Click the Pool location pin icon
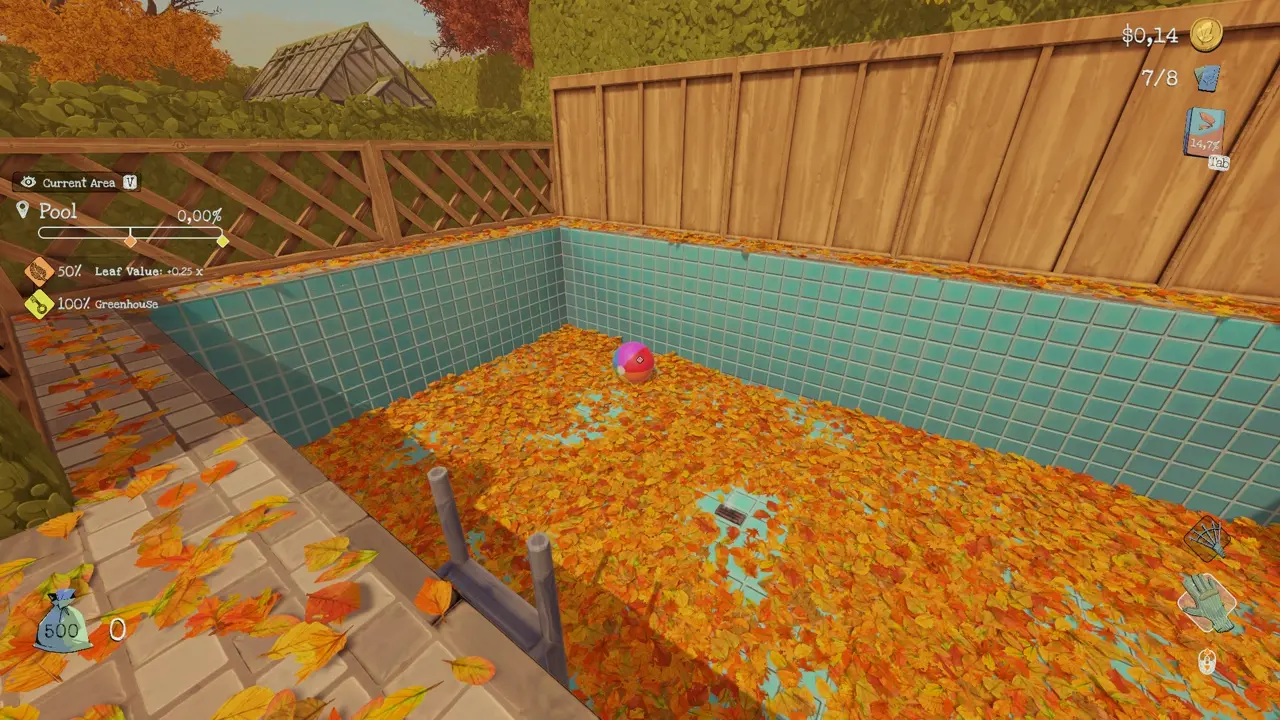Image resolution: width=1280 pixels, height=720 pixels. point(22,210)
